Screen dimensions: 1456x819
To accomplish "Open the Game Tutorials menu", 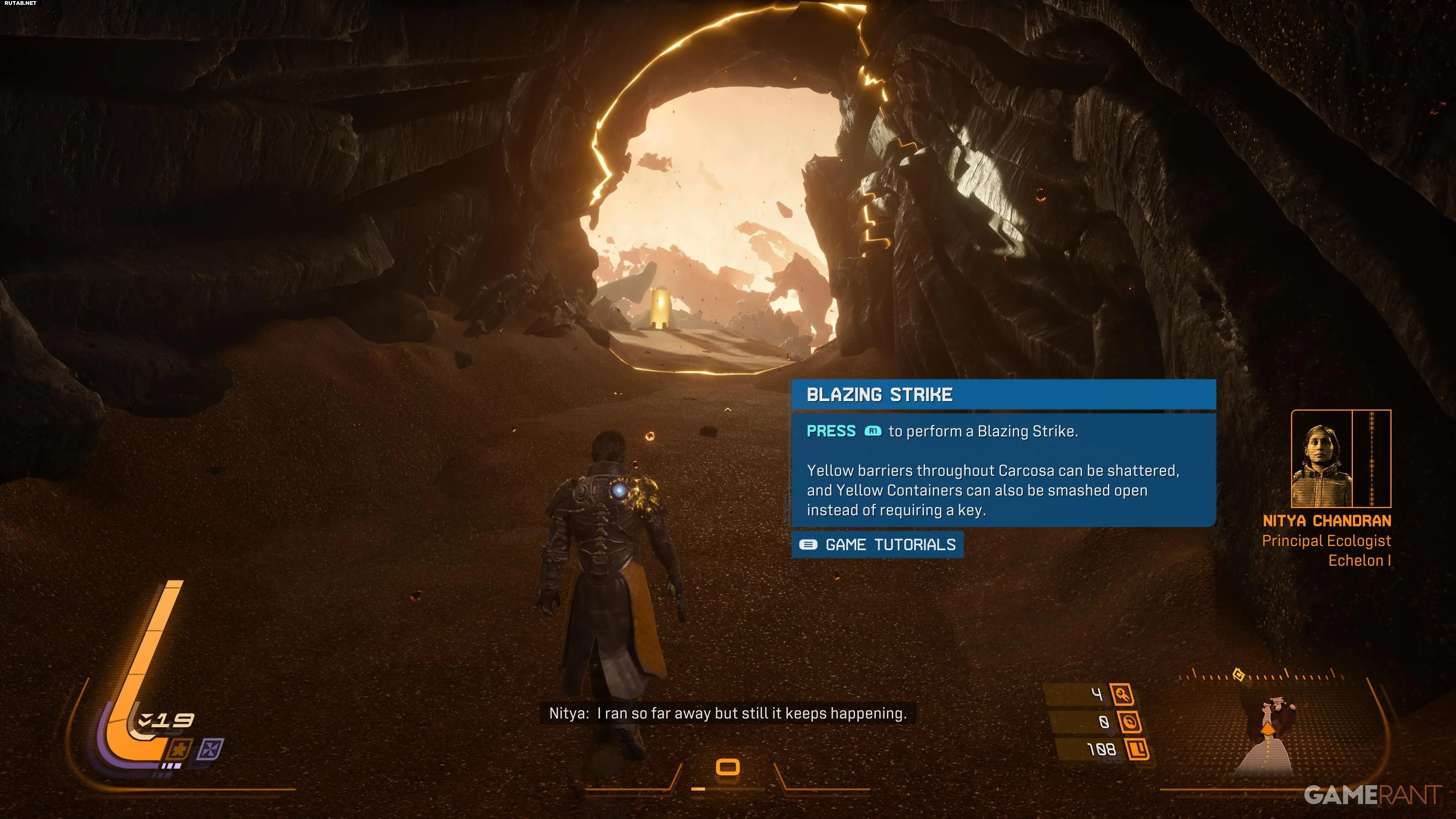I will point(877,545).
